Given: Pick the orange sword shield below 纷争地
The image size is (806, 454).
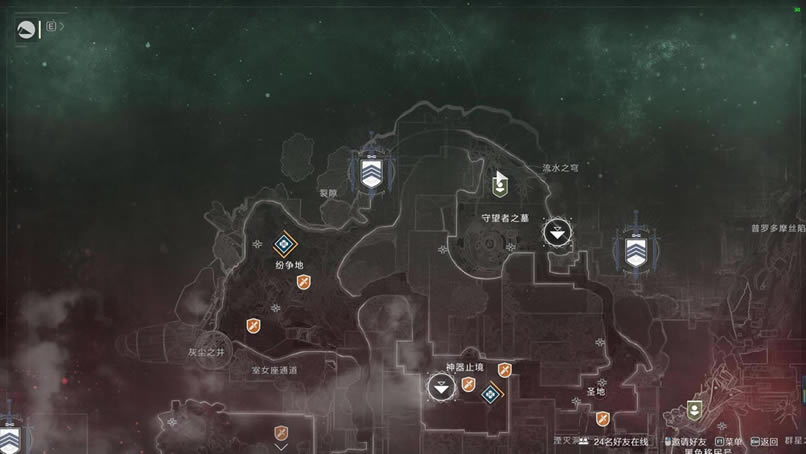Looking at the screenshot, I should tap(304, 284).
